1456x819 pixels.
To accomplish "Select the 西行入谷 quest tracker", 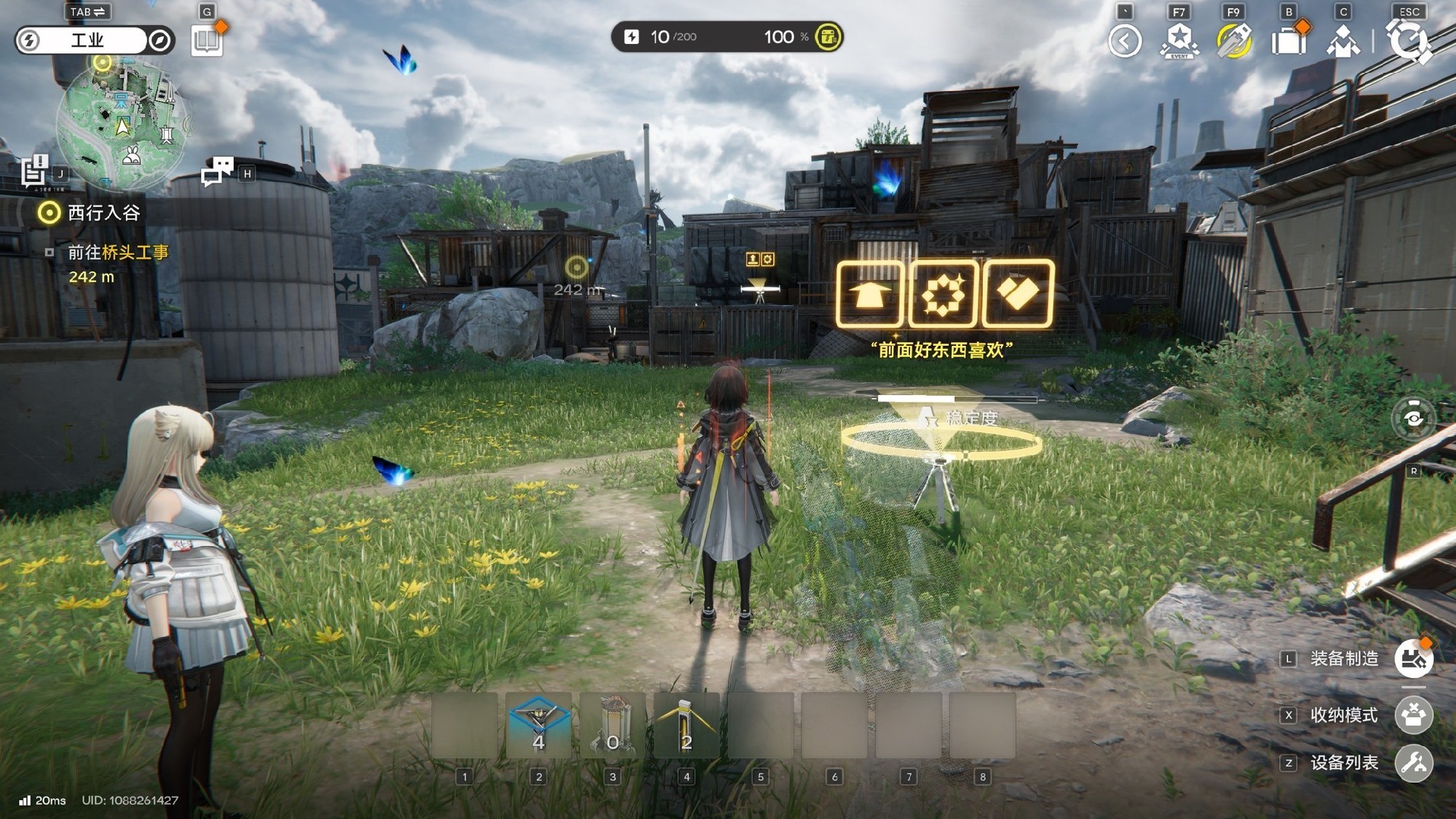I will (x=103, y=213).
